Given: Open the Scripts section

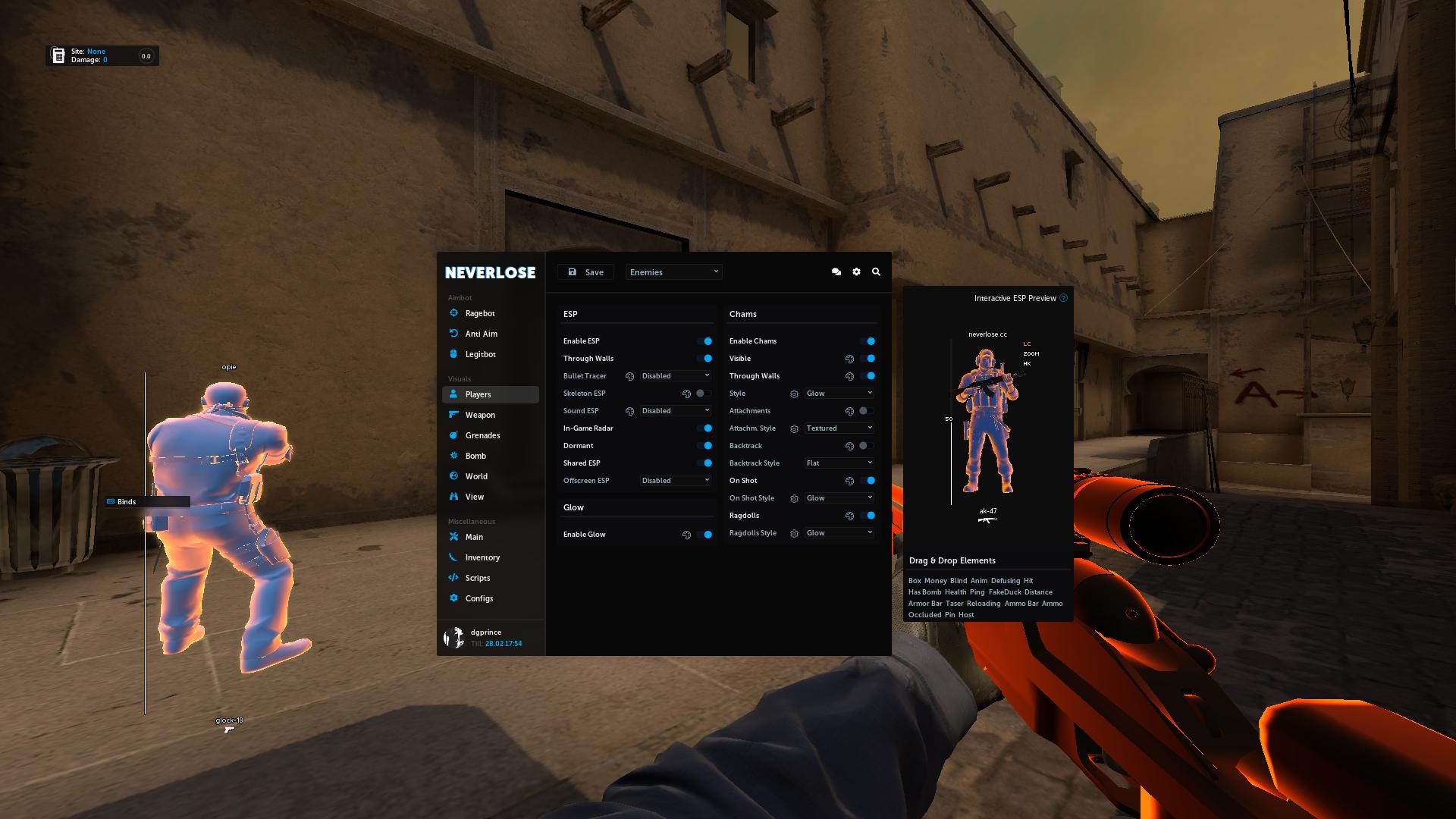Looking at the screenshot, I should tap(476, 578).
